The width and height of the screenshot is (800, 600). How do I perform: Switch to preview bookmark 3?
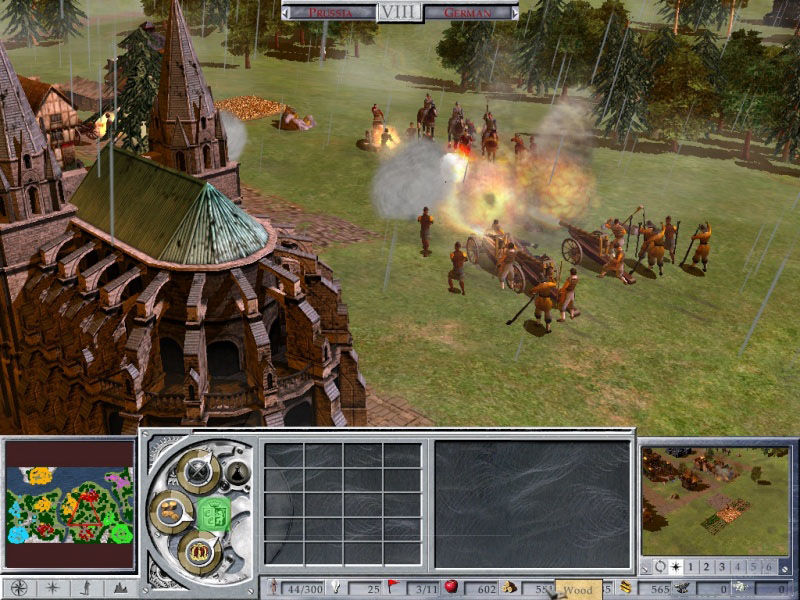tap(722, 567)
